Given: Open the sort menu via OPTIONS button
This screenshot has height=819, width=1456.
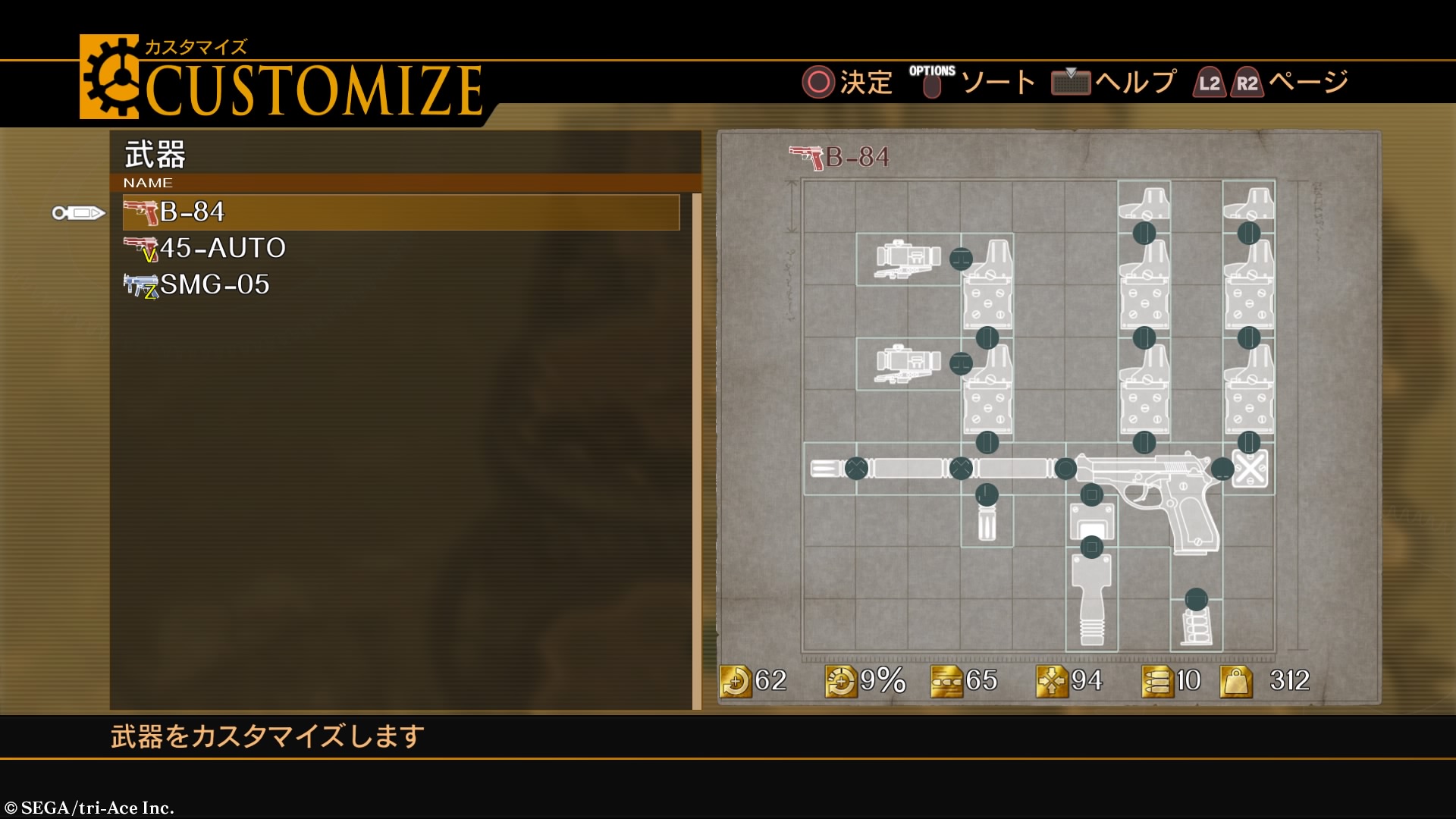Looking at the screenshot, I should point(931,83).
